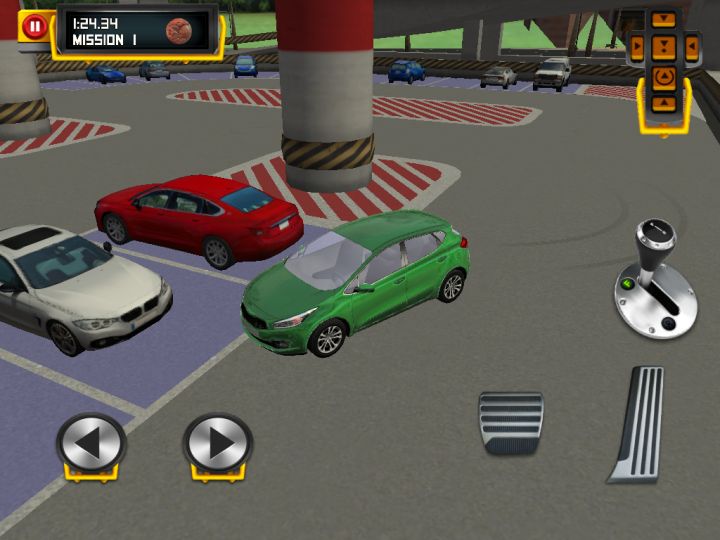This screenshot has height=540, width=720.
Task: Choose the camera button with right-pointing arrow
Action: point(637,46)
